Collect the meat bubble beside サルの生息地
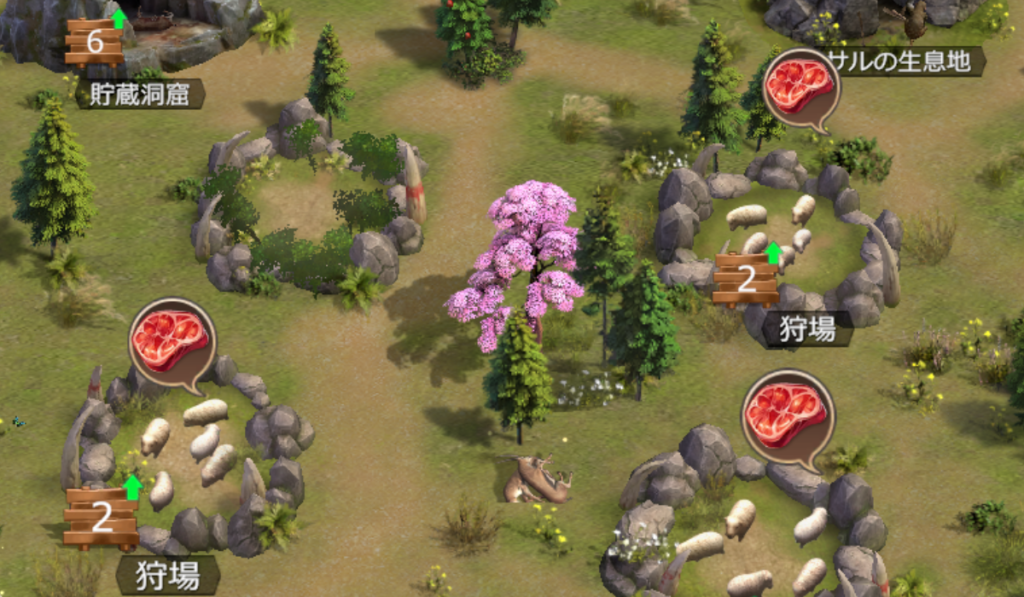Image resolution: width=1024 pixels, height=597 pixels. (799, 86)
